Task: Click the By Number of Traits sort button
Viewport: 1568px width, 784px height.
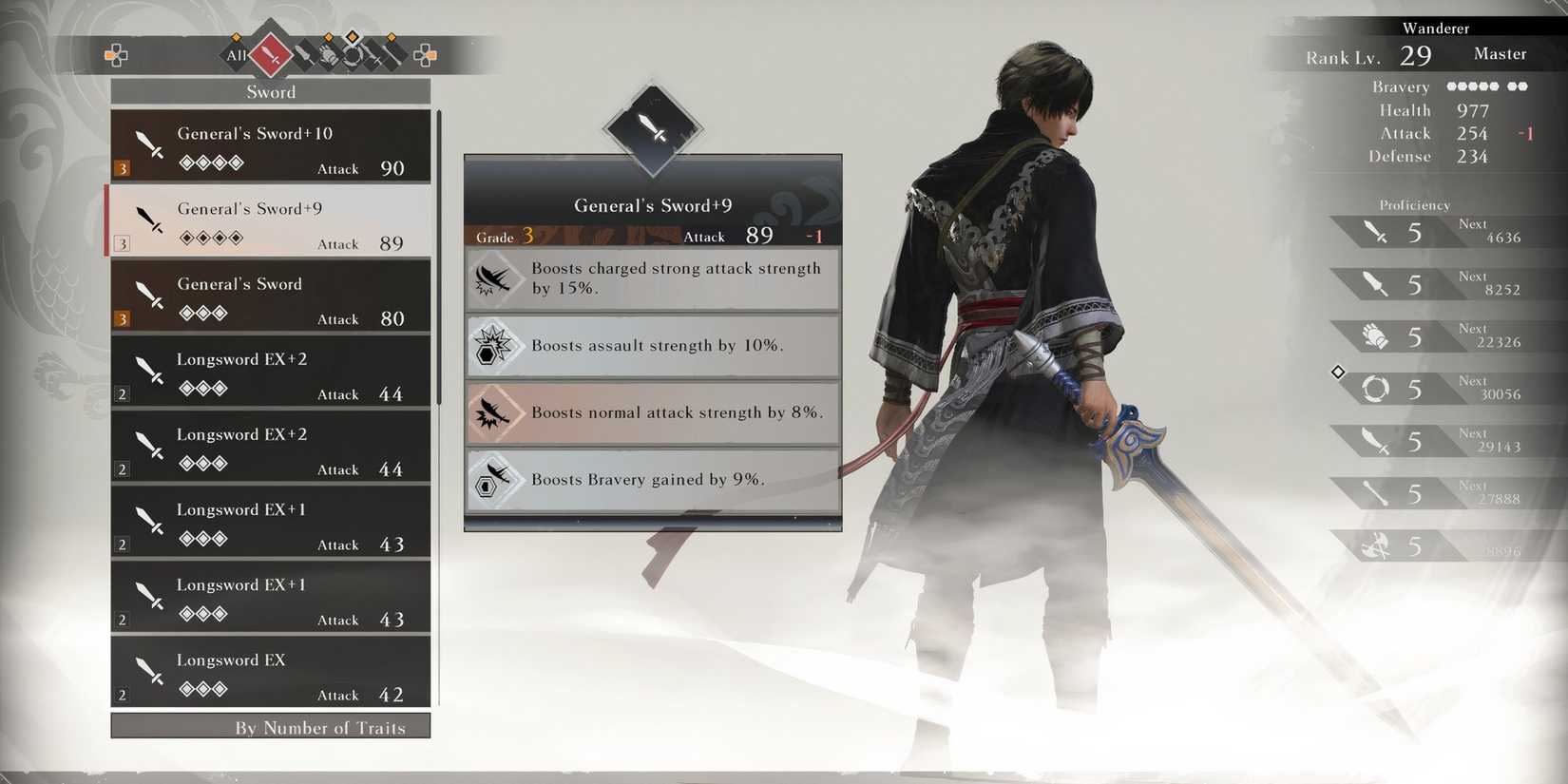Action: (271, 727)
